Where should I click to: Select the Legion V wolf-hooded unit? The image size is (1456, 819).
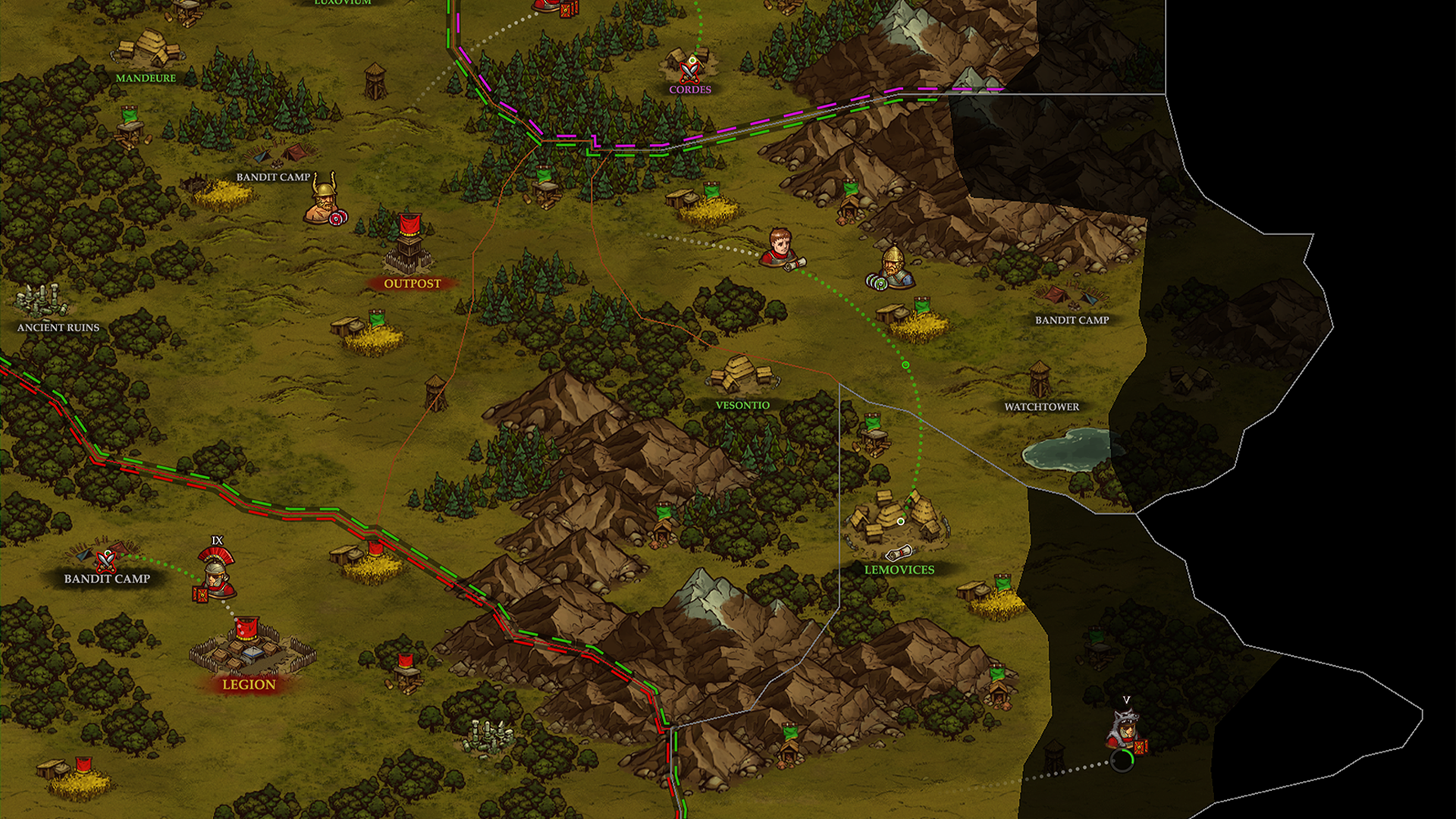(1125, 730)
